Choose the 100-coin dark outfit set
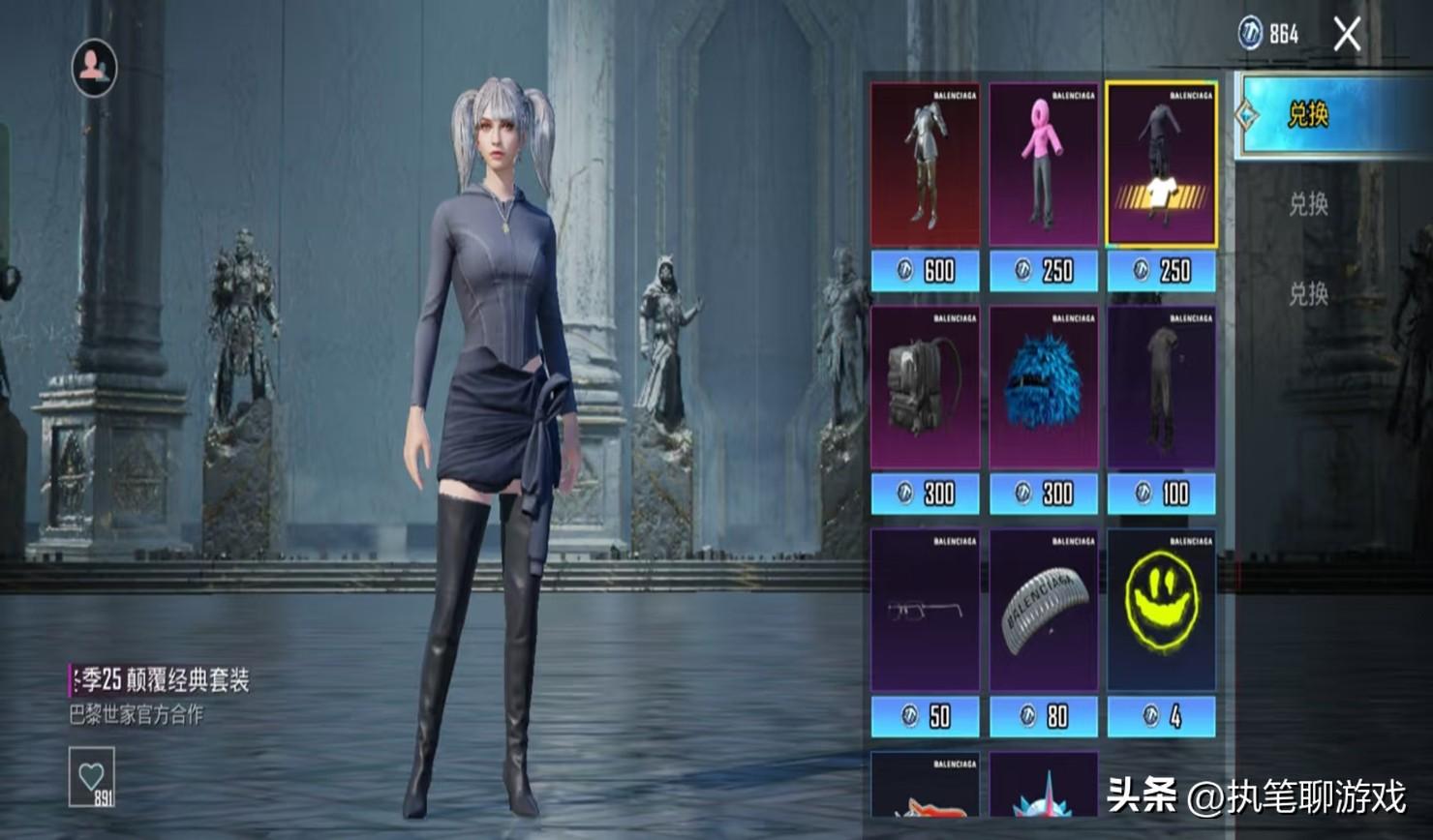The width and height of the screenshot is (1433, 840). pos(1161,388)
